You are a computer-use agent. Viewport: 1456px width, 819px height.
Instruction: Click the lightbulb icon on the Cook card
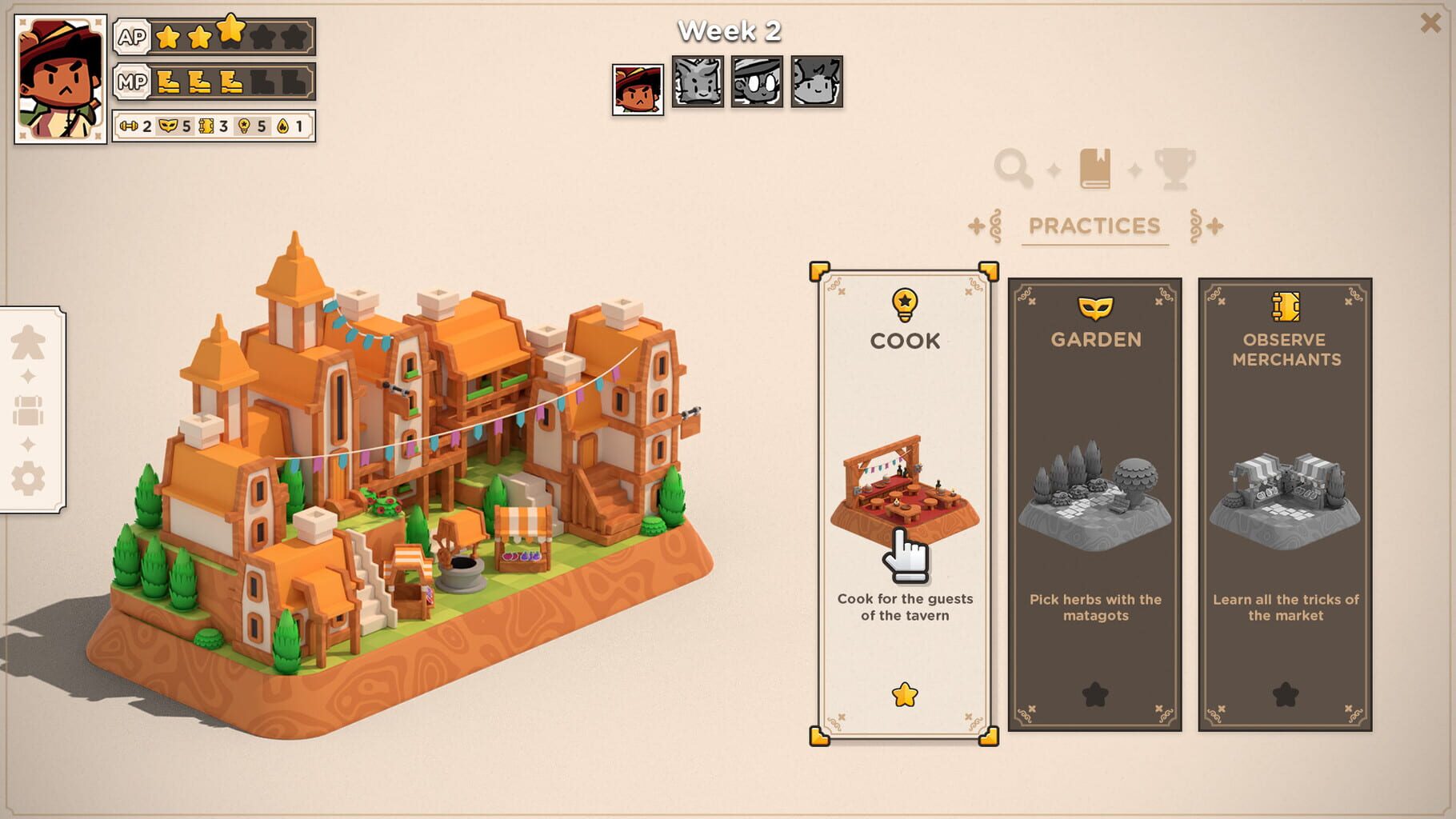point(904,302)
